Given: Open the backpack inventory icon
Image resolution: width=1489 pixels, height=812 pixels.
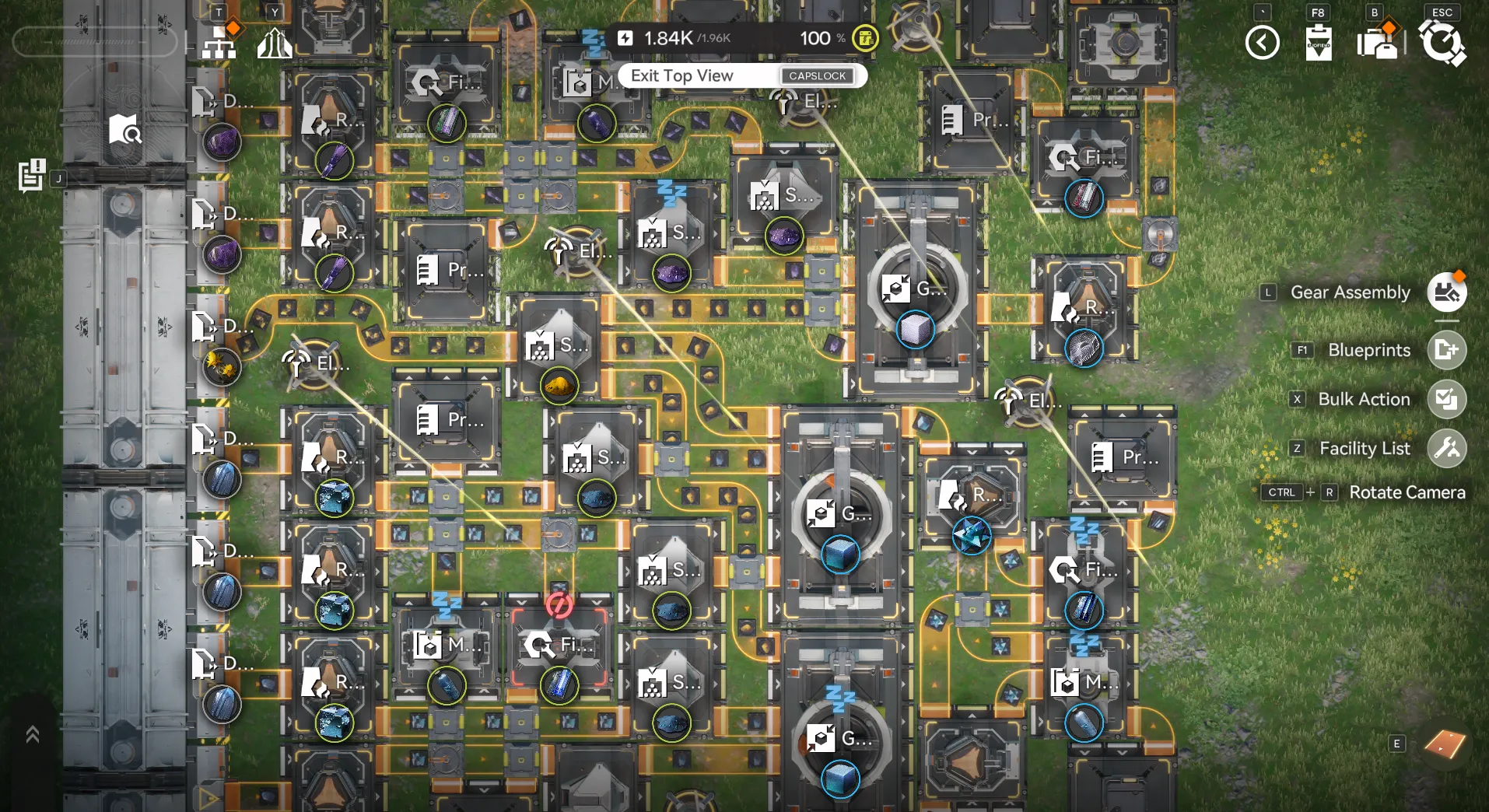Looking at the screenshot, I should 1376,43.
